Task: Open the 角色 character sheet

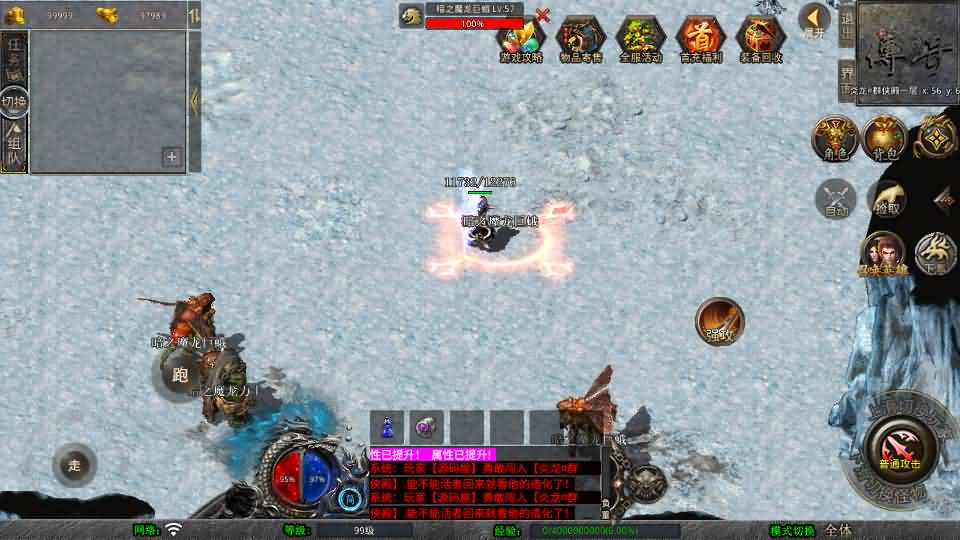Action: coord(834,138)
